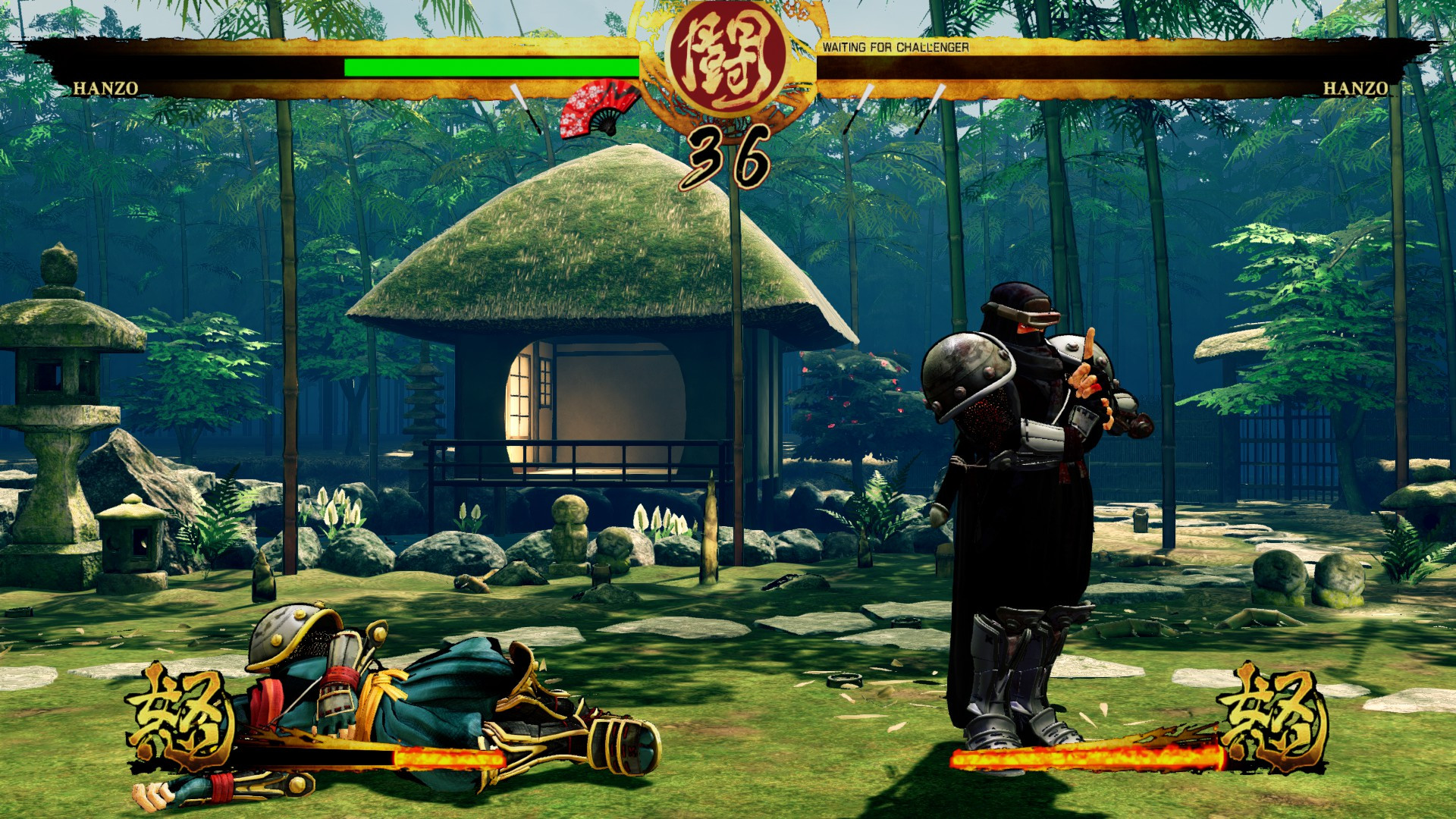Select the left HANZO name label

106,89
